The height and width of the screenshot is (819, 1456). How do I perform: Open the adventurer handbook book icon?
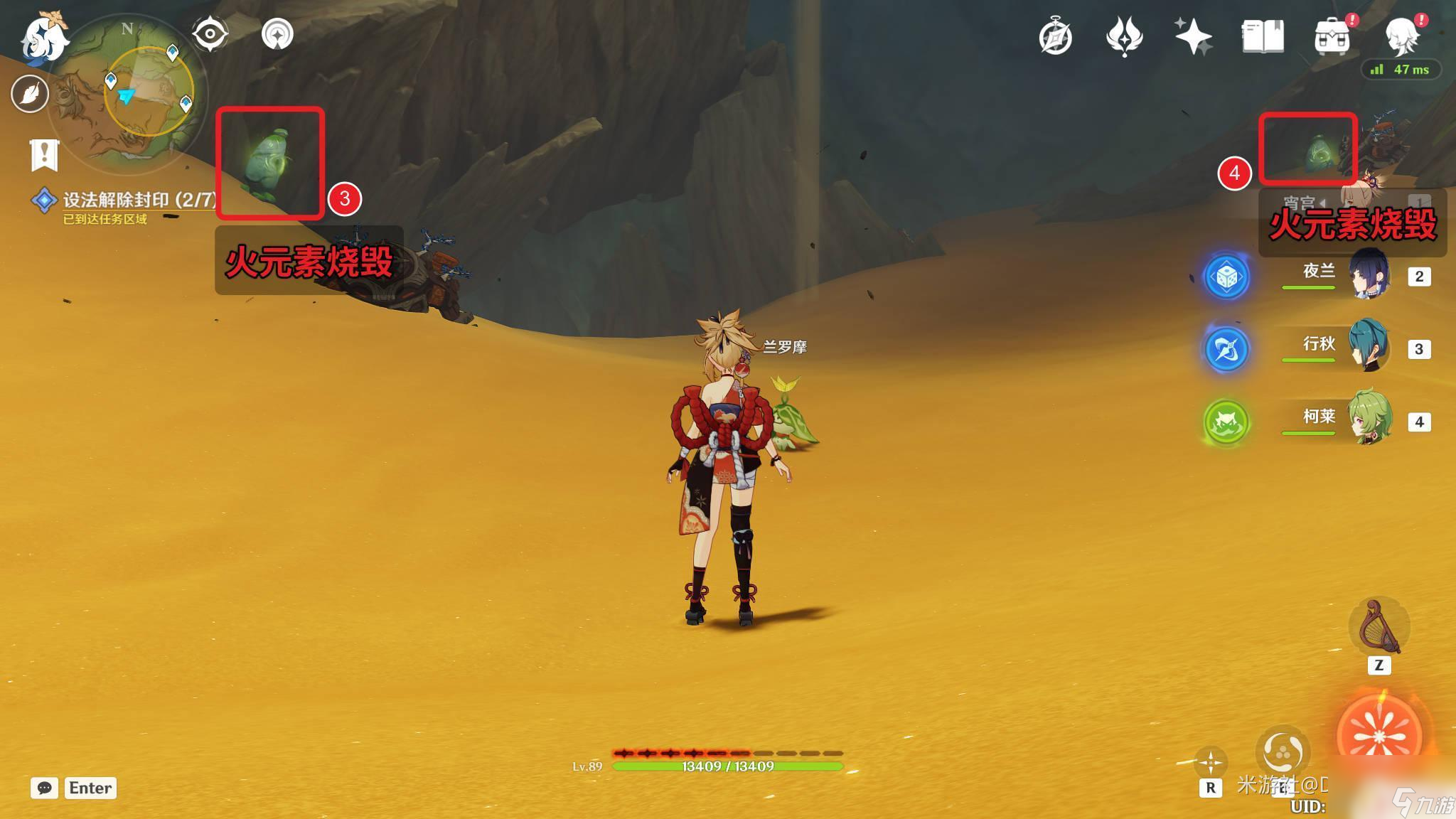(1263, 36)
